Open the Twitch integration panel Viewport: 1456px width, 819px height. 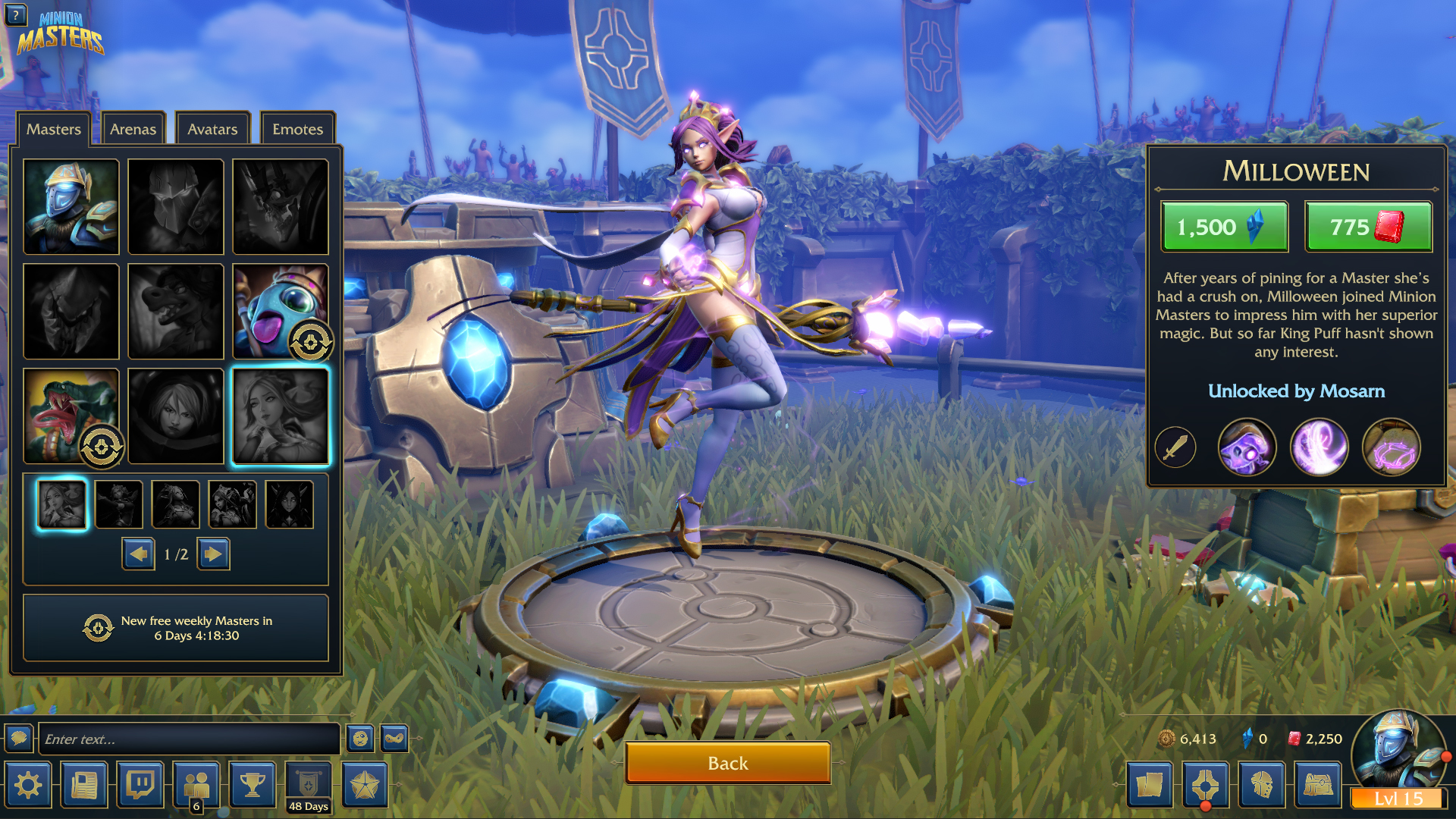point(141,785)
